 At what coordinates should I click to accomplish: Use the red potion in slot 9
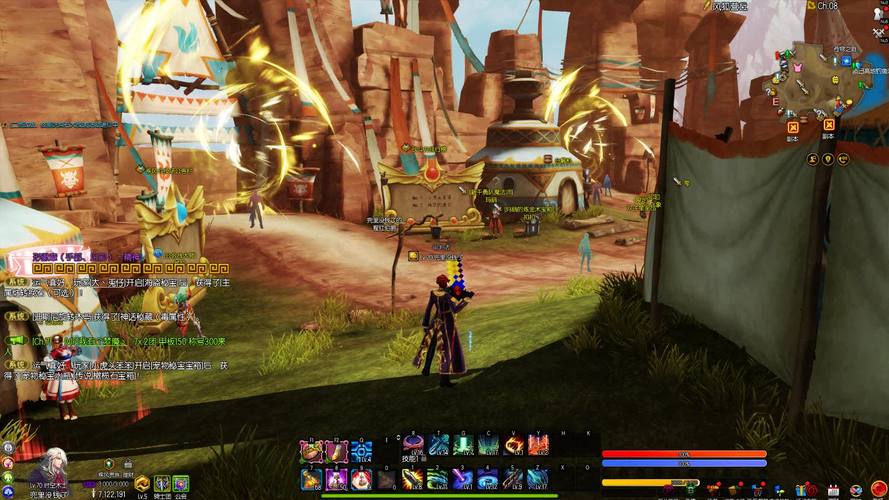pyautogui.click(x=361, y=479)
